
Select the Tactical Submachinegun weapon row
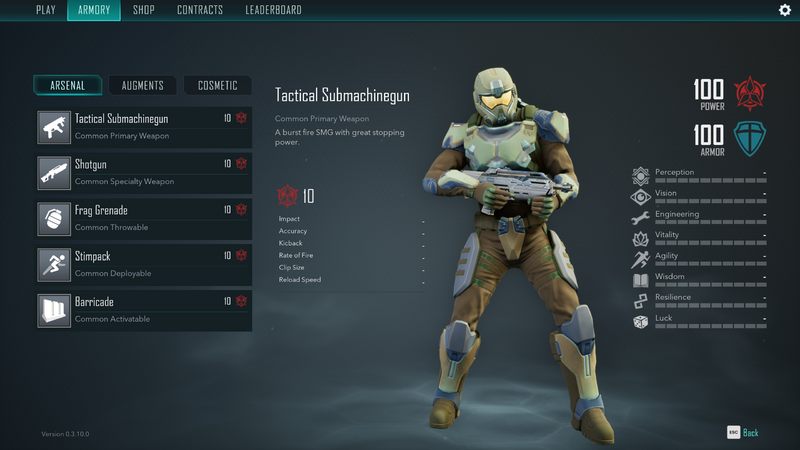[143, 127]
